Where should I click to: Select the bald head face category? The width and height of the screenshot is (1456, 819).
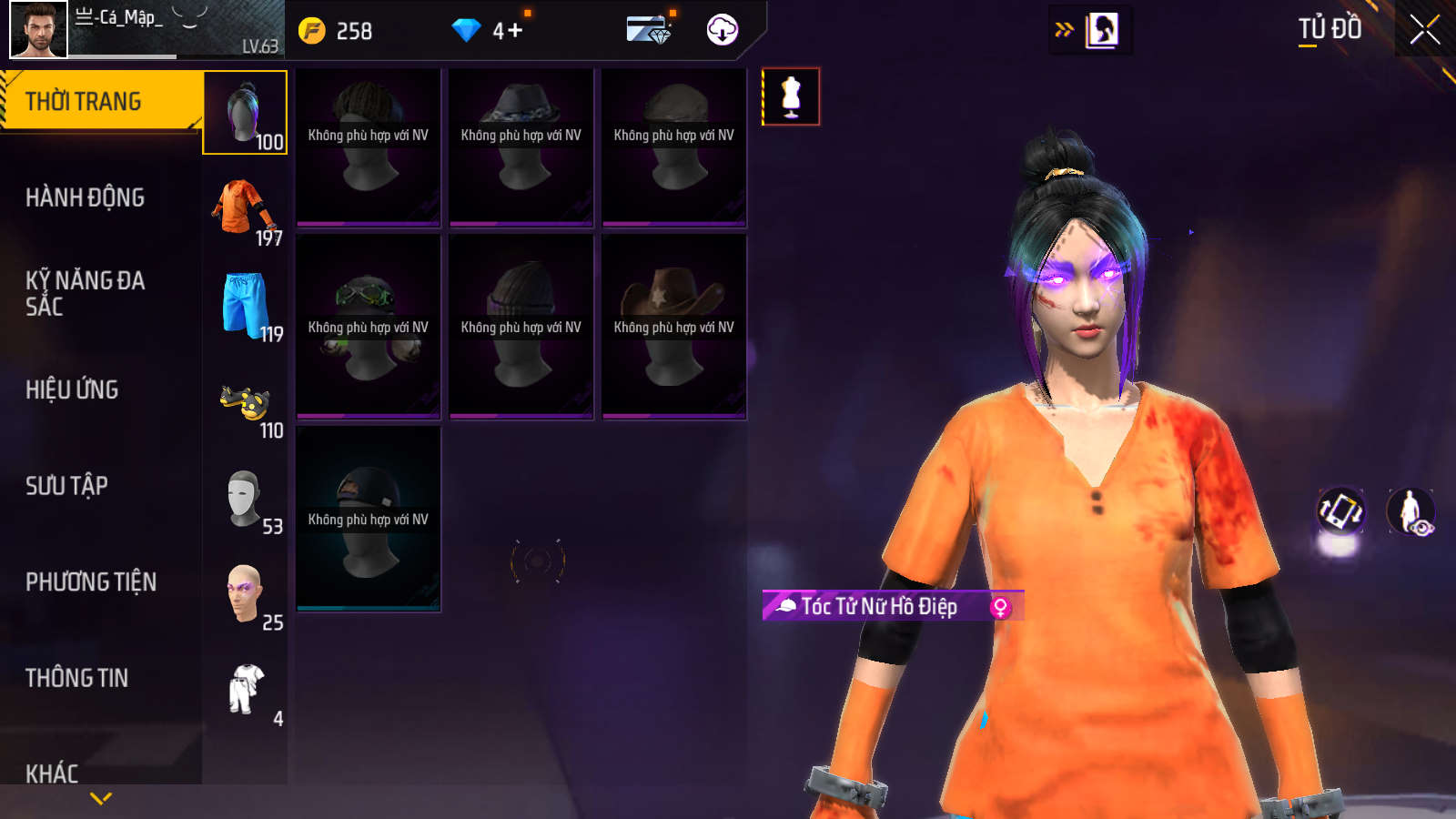point(244,593)
